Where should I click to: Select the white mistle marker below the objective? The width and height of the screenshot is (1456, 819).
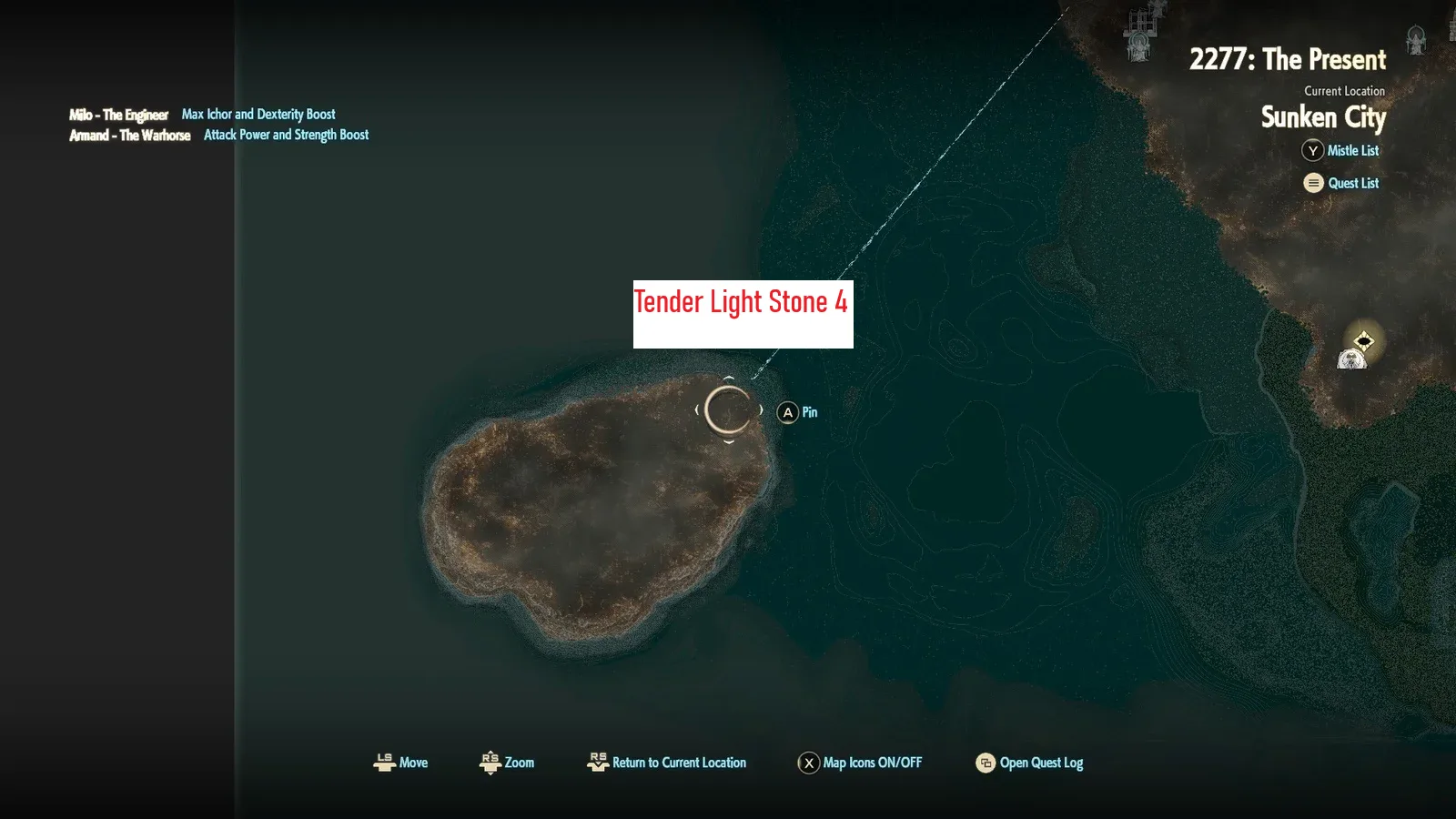(1351, 360)
